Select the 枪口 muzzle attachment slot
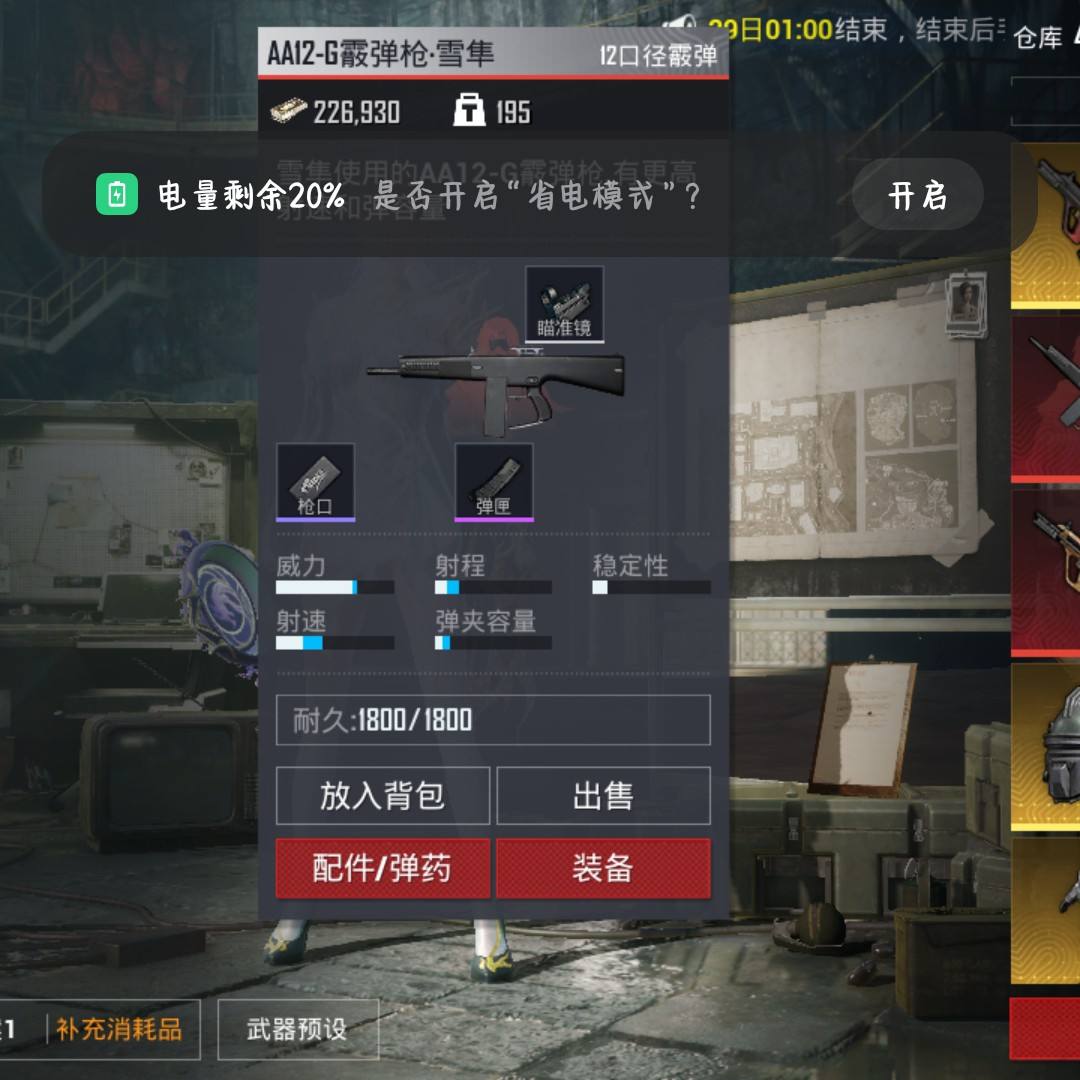 coord(315,482)
